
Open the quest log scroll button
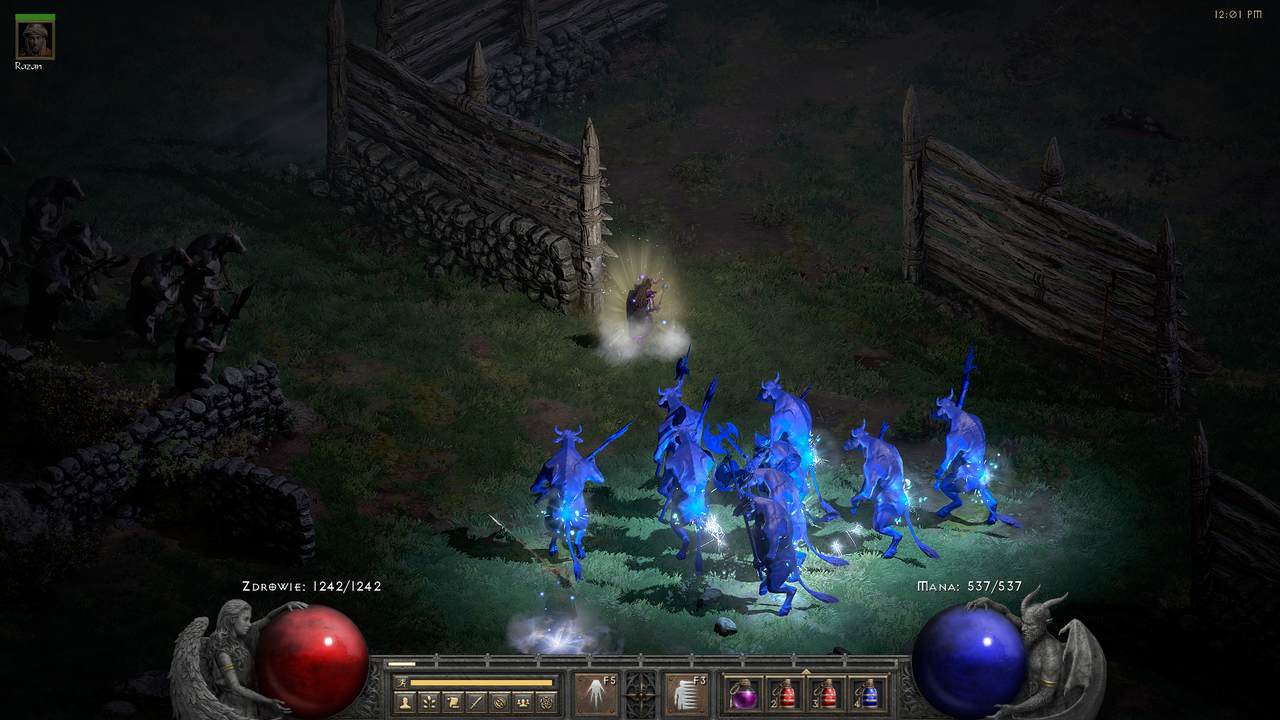coord(452,702)
